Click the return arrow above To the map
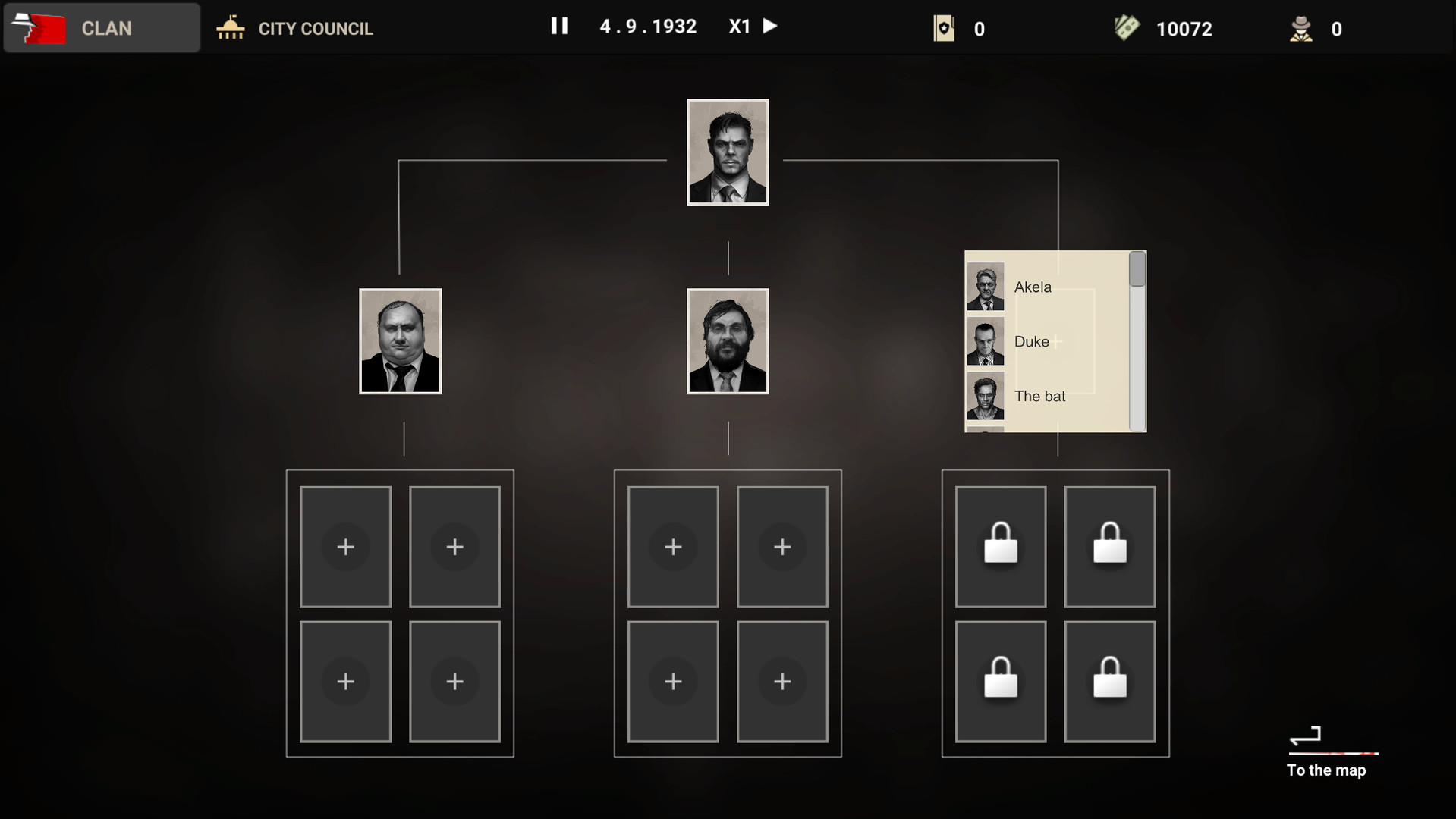This screenshot has height=819, width=1456. click(x=1306, y=735)
